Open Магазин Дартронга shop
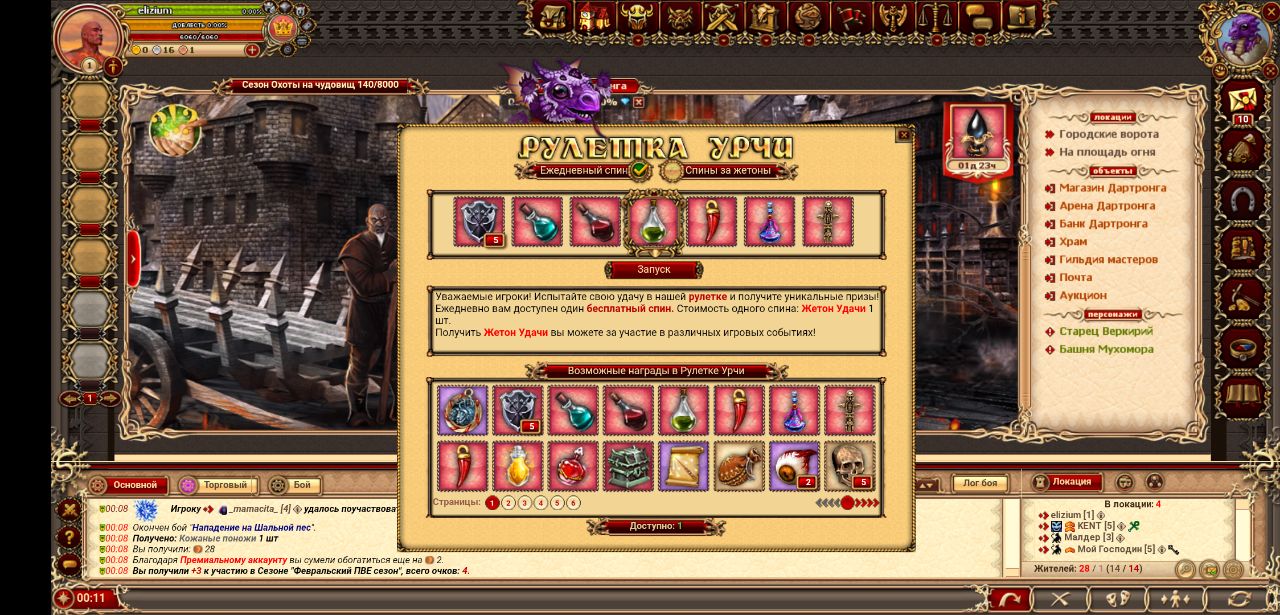Viewport: 1280px width, 615px height. point(1112,188)
